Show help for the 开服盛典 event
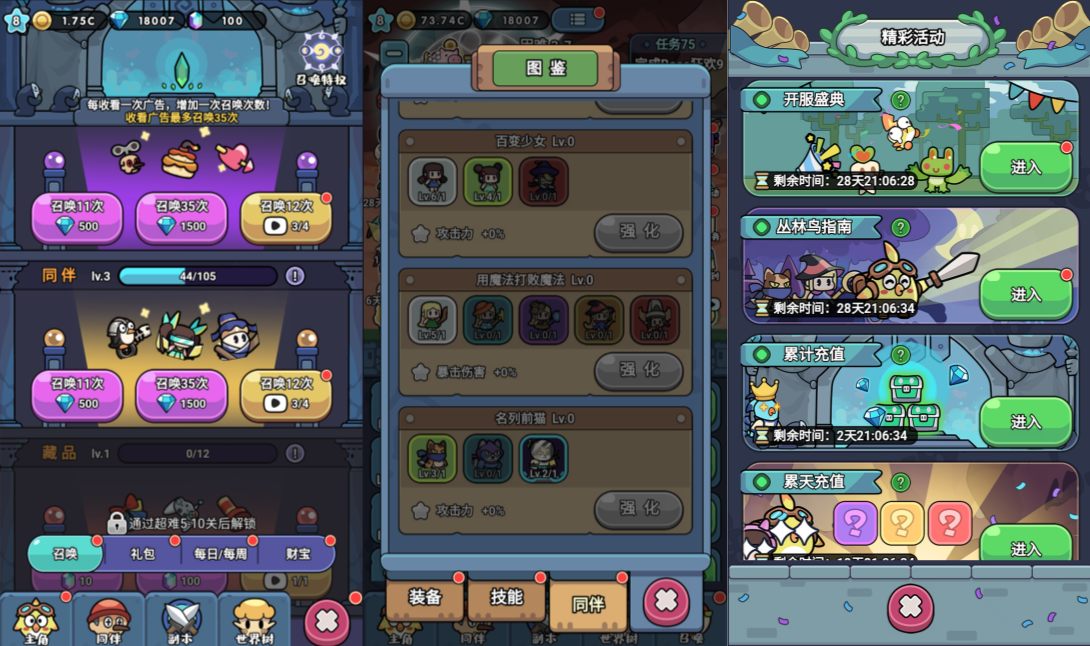 (x=901, y=100)
